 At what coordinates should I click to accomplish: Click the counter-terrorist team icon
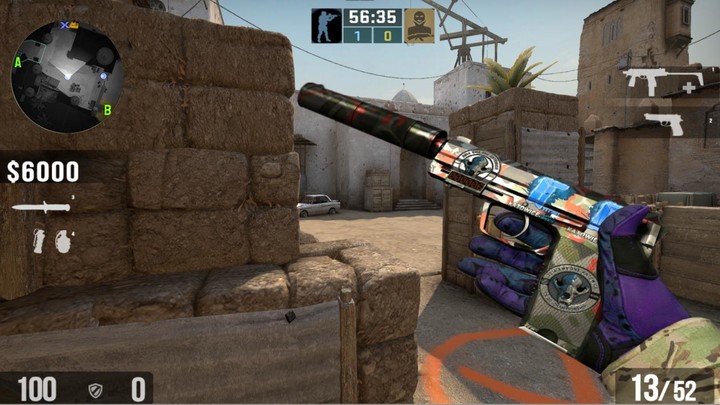pyautogui.click(x=326, y=26)
